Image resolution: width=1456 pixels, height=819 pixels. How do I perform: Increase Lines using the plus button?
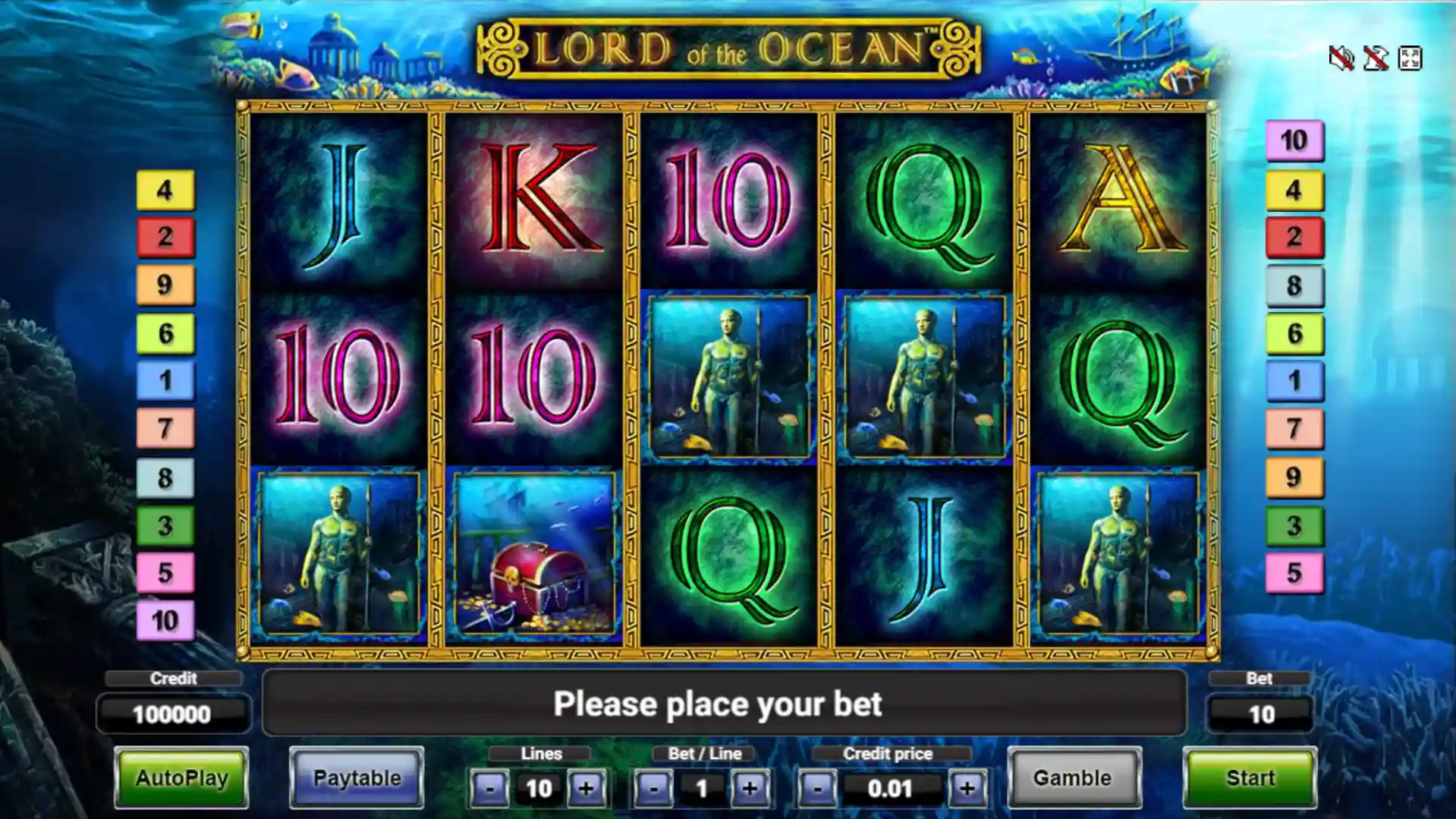(x=586, y=788)
